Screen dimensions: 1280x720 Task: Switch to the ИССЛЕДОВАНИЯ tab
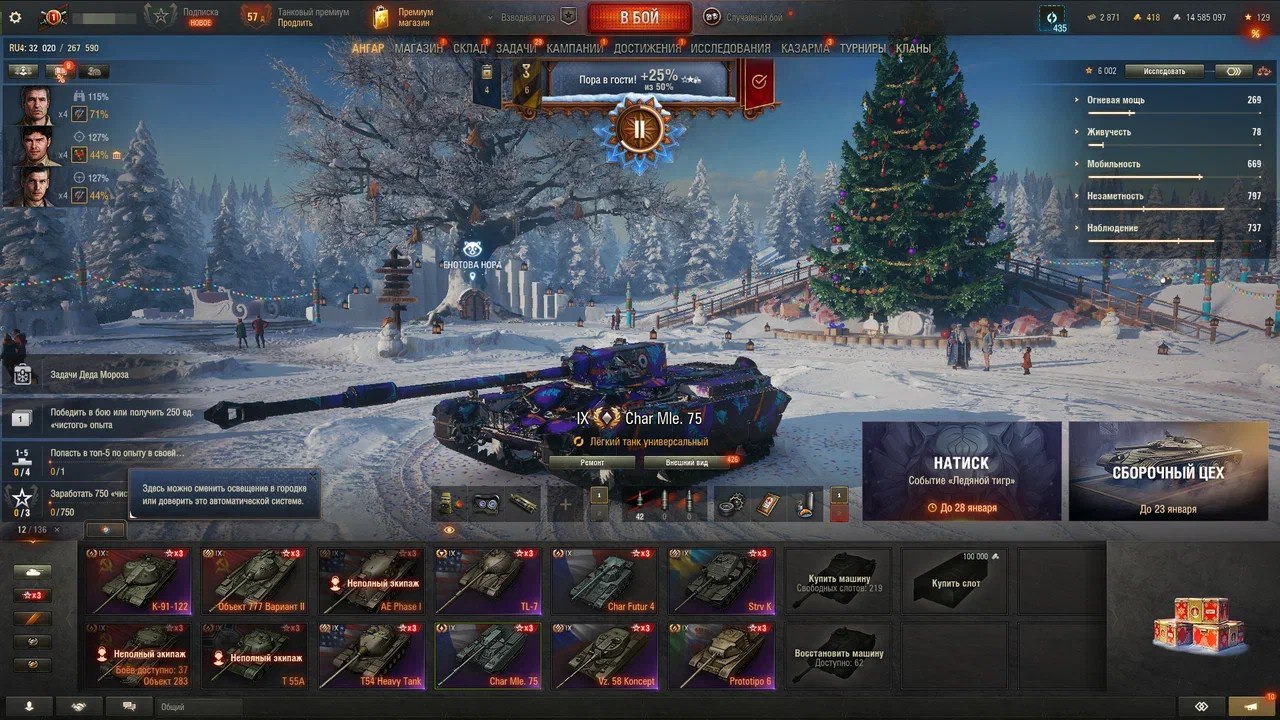(730, 48)
